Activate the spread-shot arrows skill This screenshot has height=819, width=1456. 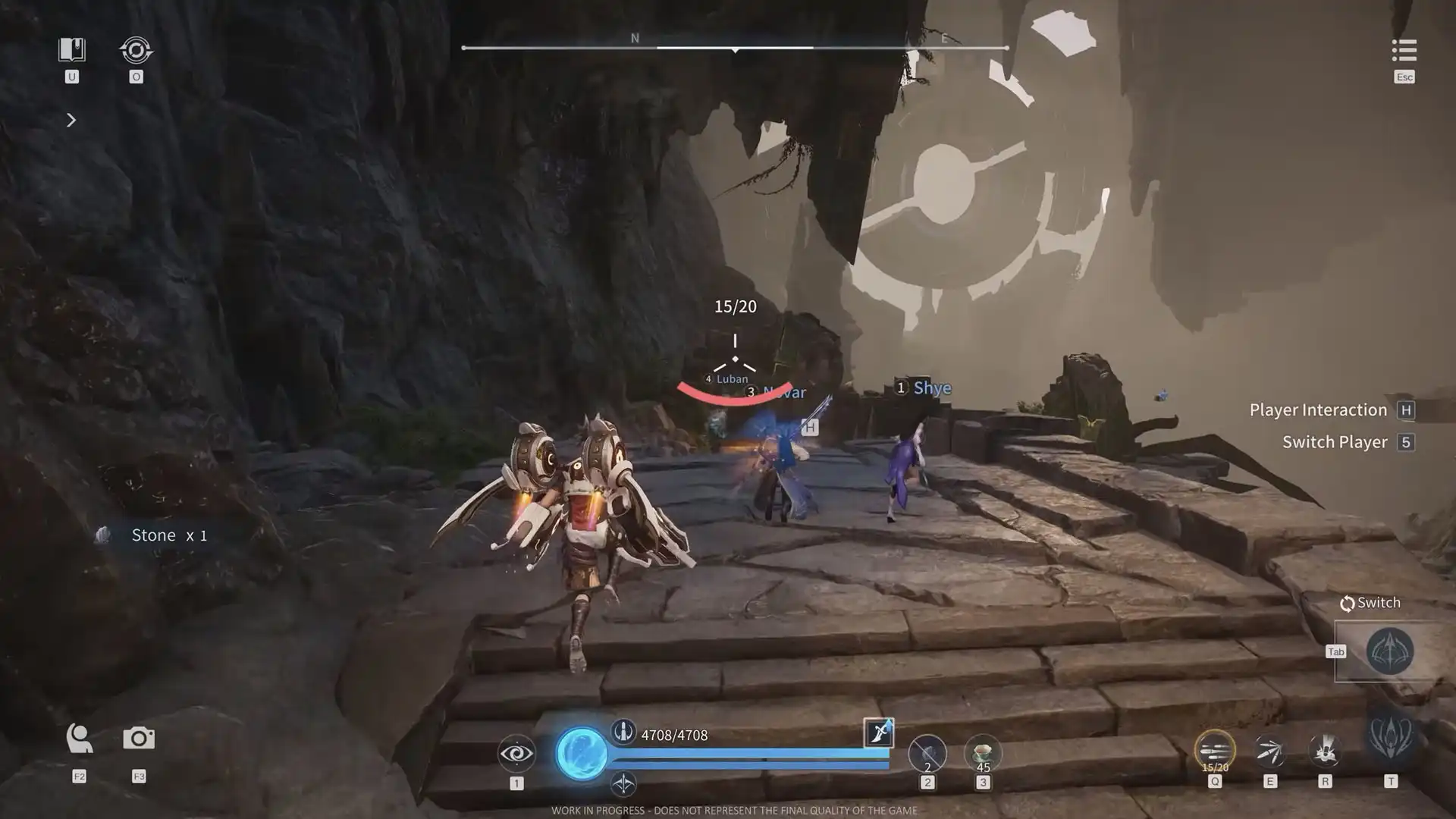tap(1269, 752)
